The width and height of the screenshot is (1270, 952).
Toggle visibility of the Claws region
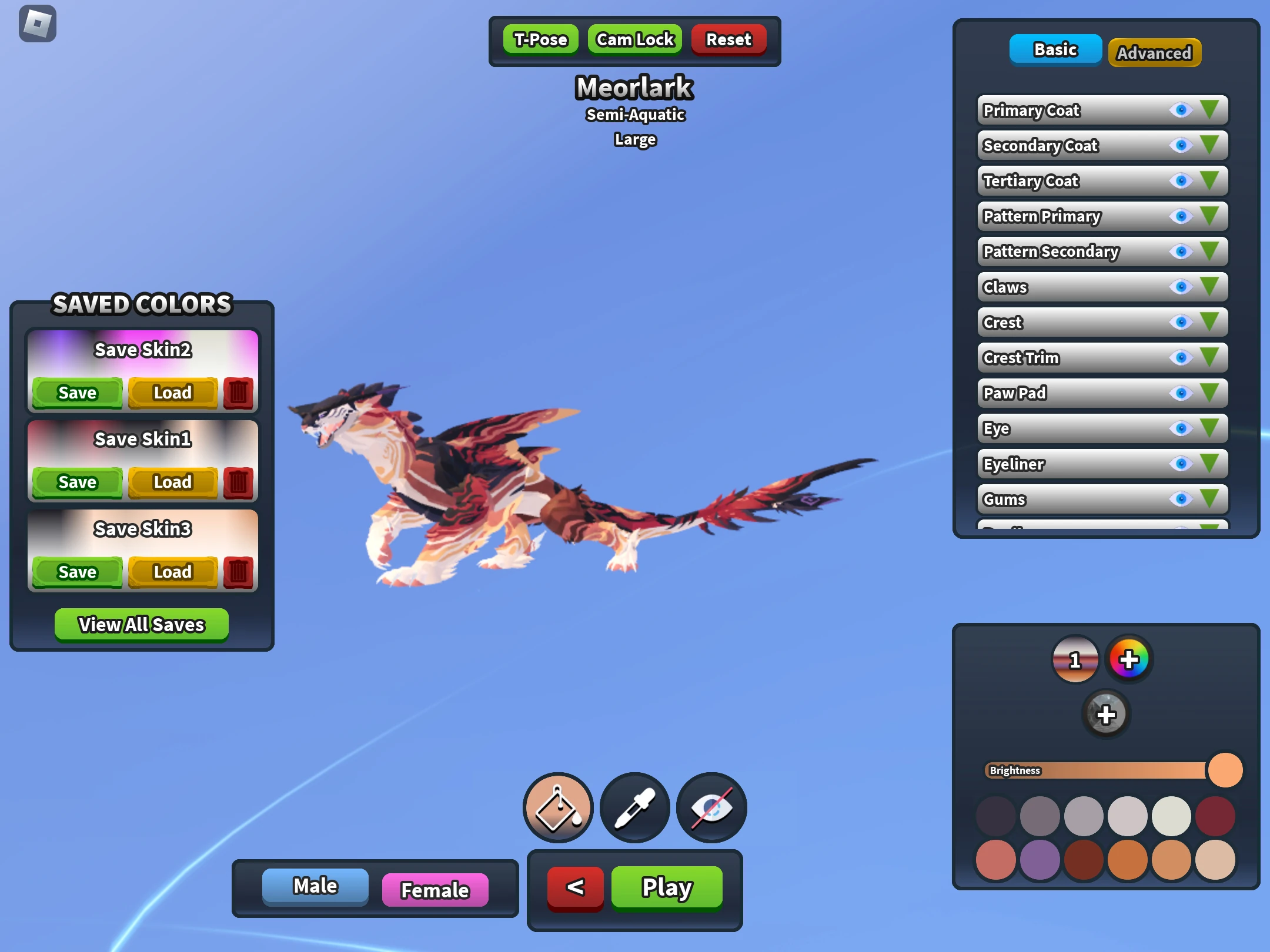point(1181,287)
